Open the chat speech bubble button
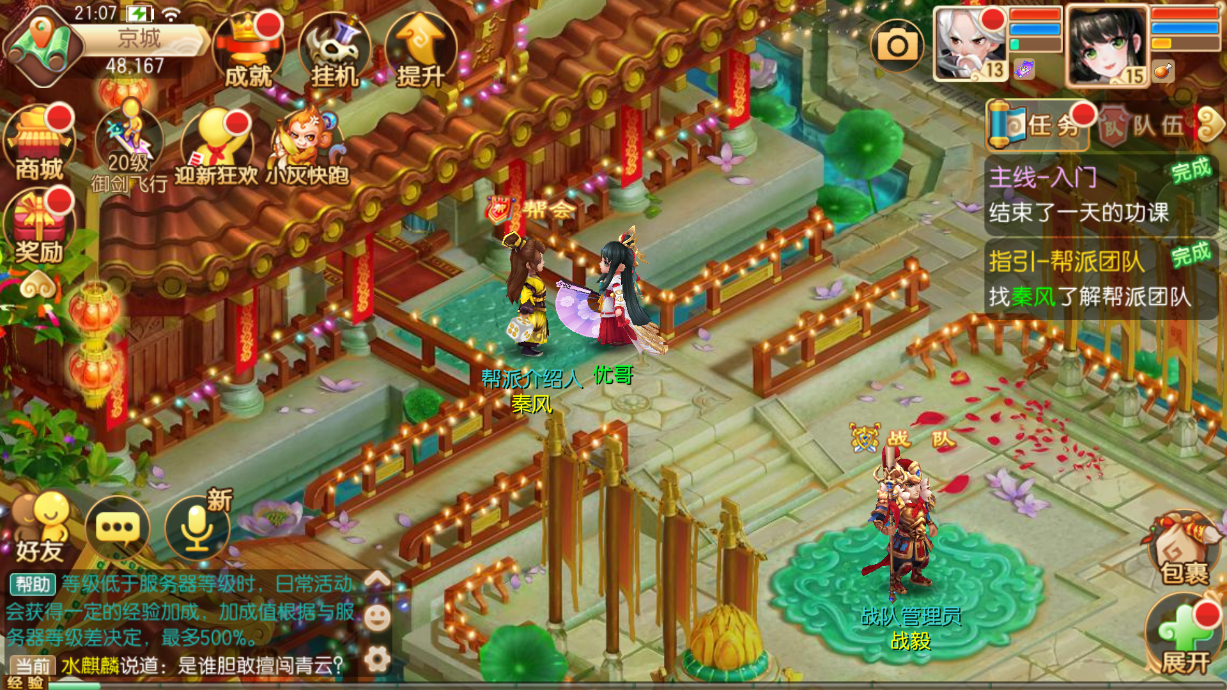 [117, 527]
